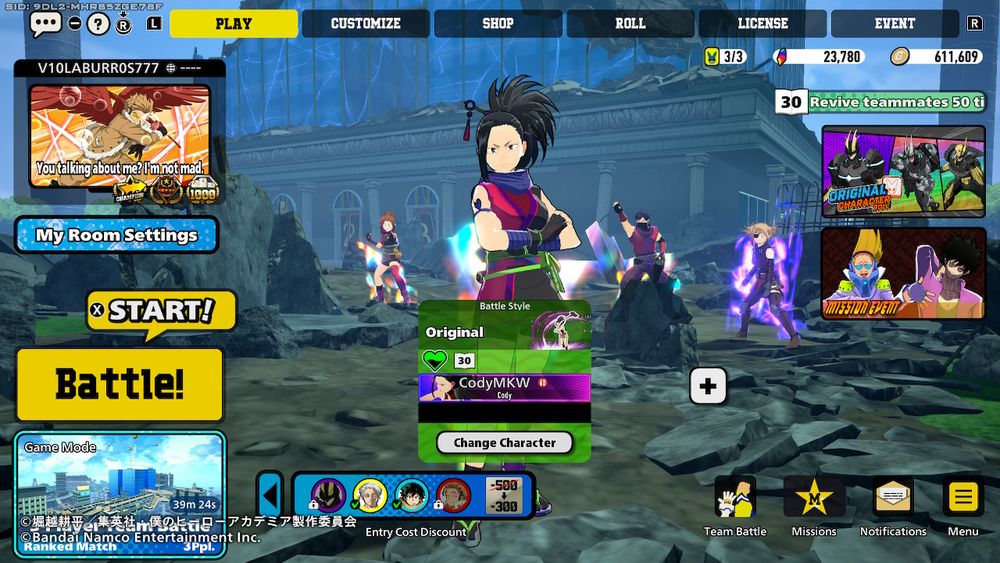Switch to the PLAY tab
This screenshot has height=563, width=1000.
[x=233, y=24]
